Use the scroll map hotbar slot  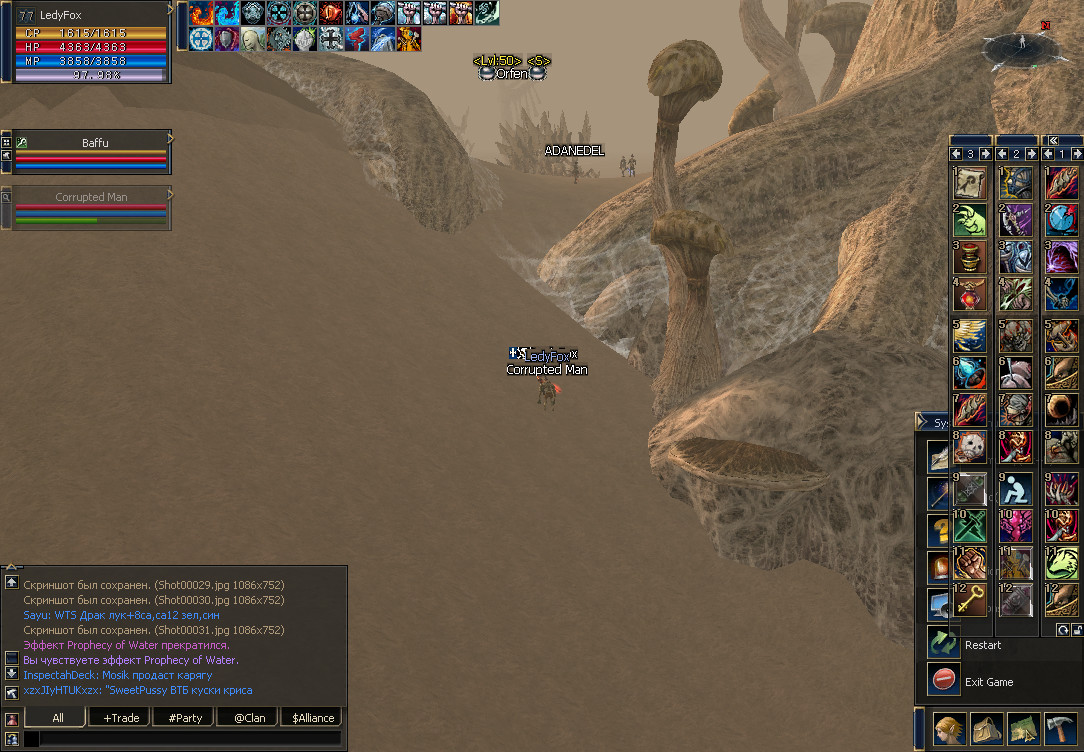970,184
